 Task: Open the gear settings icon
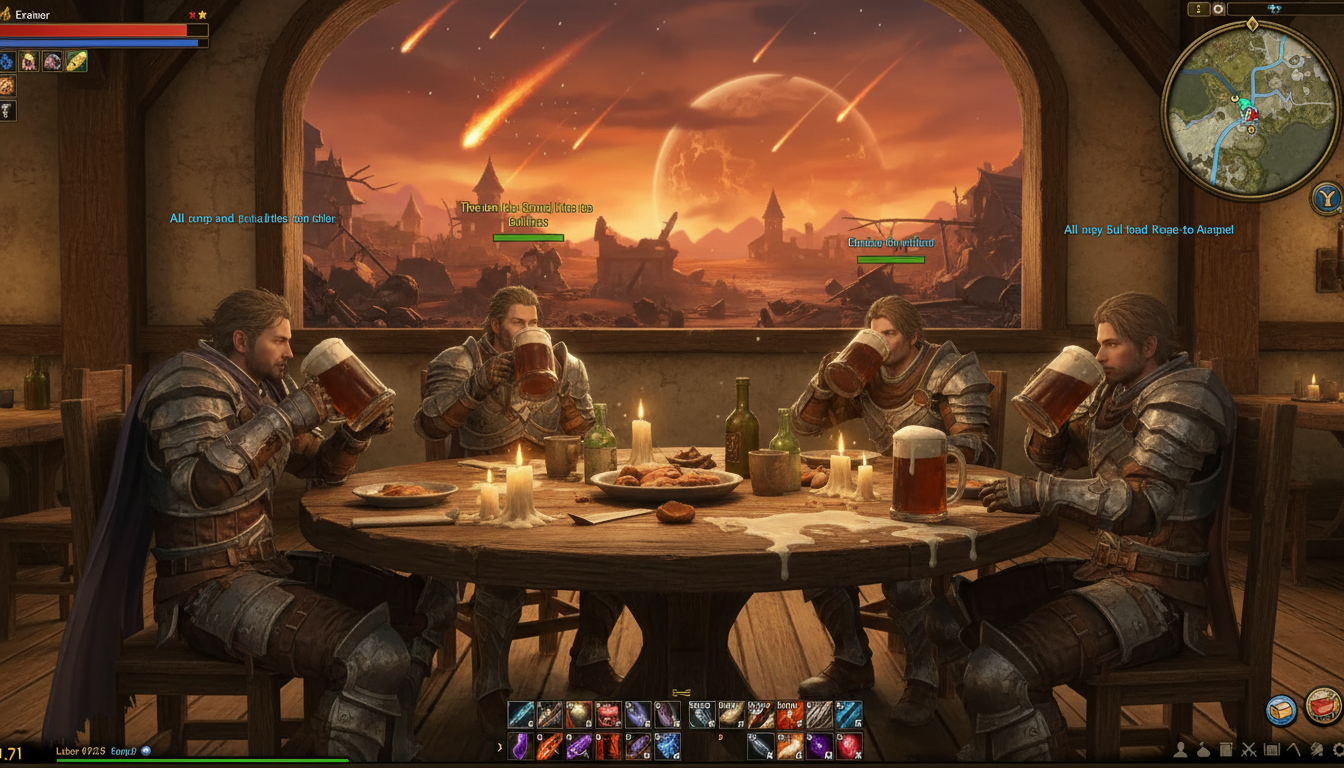[x=1340, y=749]
